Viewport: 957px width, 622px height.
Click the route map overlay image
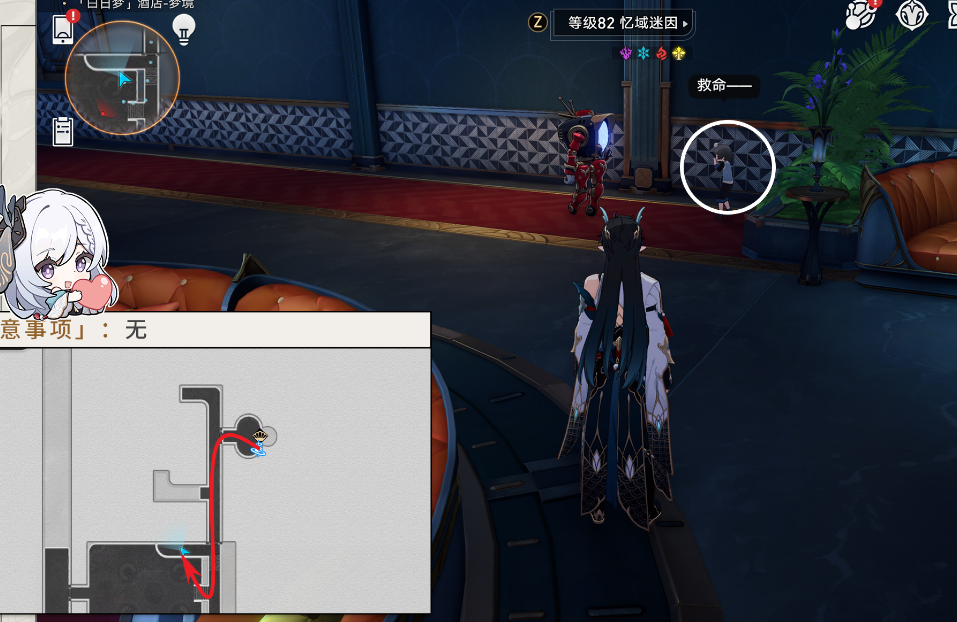[x=215, y=480]
